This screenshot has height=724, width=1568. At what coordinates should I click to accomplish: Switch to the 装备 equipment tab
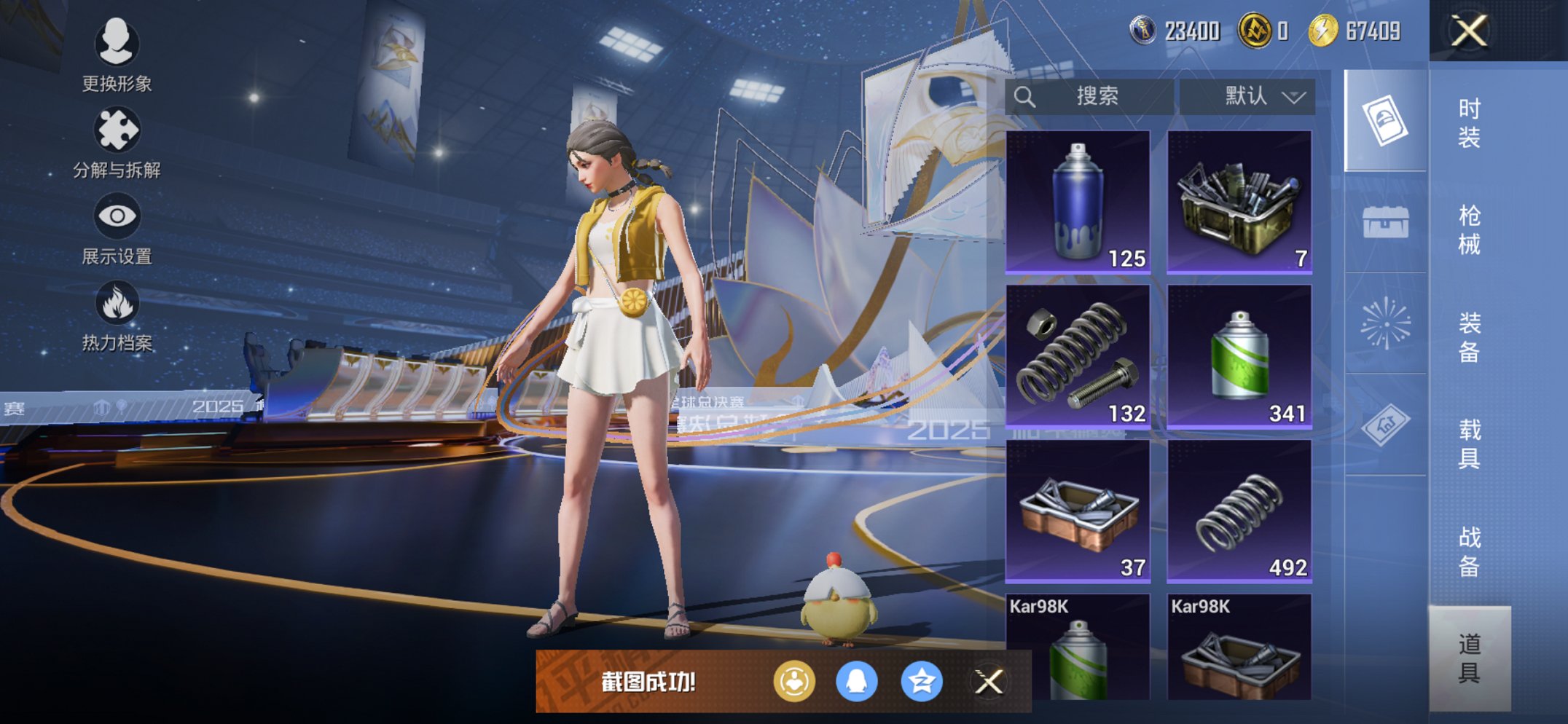click(x=1469, y=337)
